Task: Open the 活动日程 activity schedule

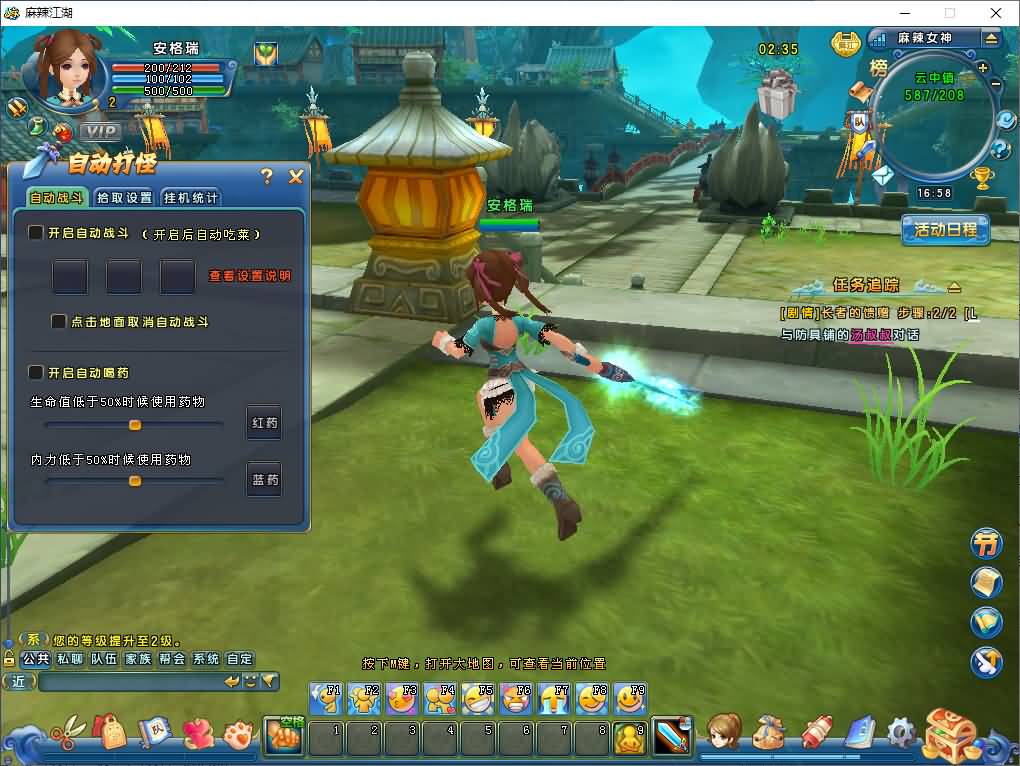Action: tap(945, 229)
